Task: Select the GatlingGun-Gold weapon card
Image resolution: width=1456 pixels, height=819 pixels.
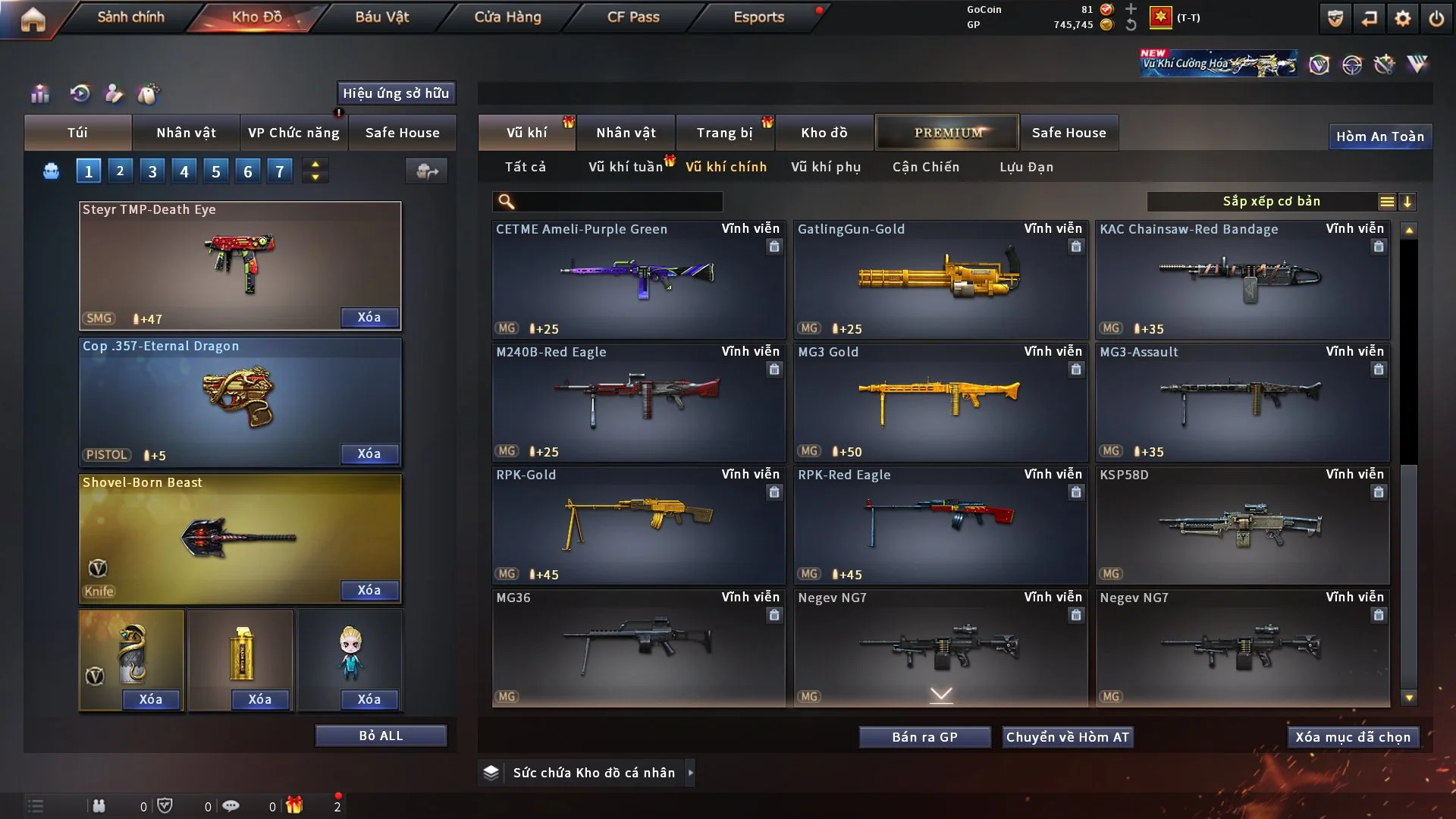Action: tap(940, 279)
